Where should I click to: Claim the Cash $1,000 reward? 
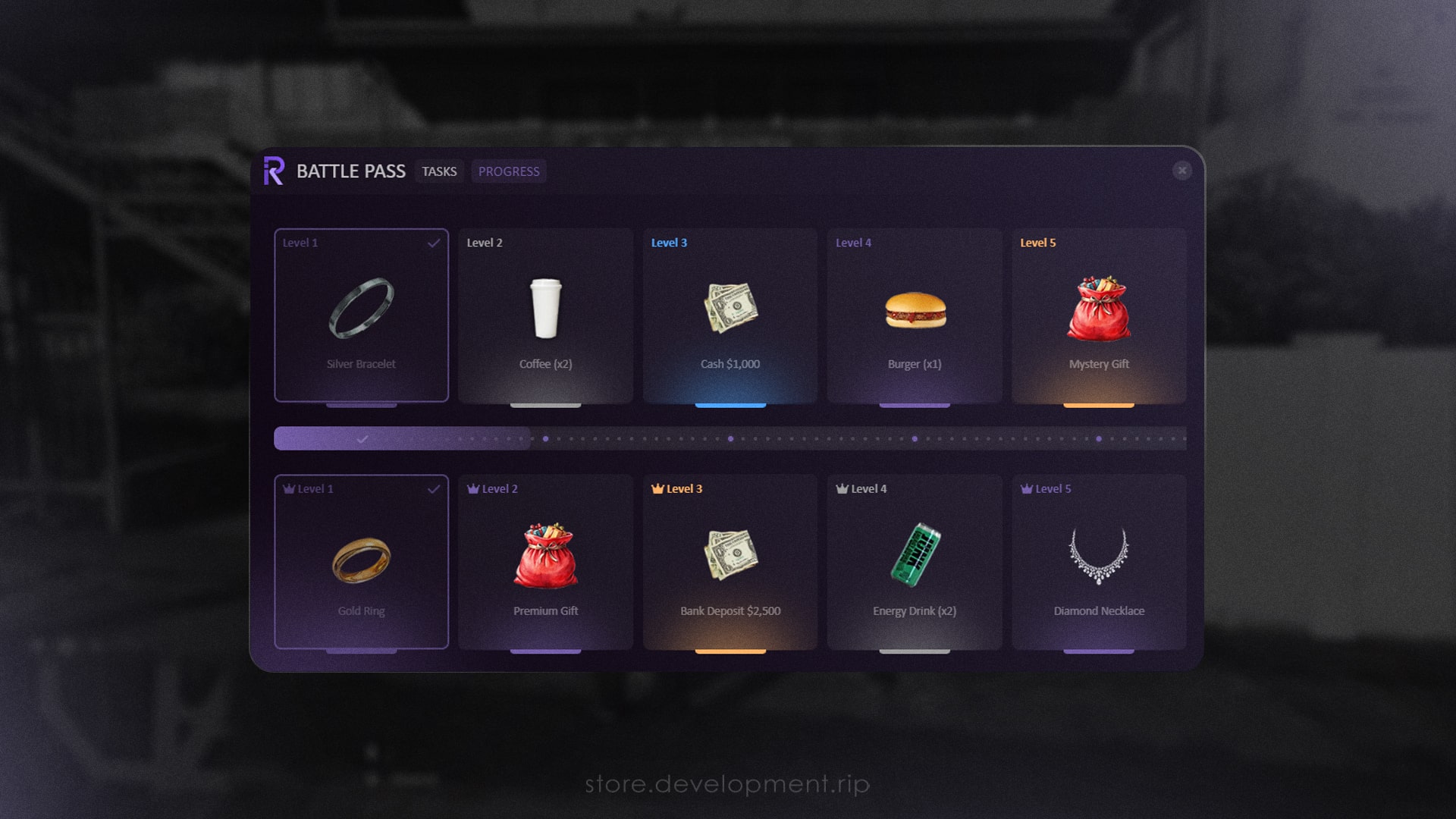pyautogui.click(x=730, y=315)
